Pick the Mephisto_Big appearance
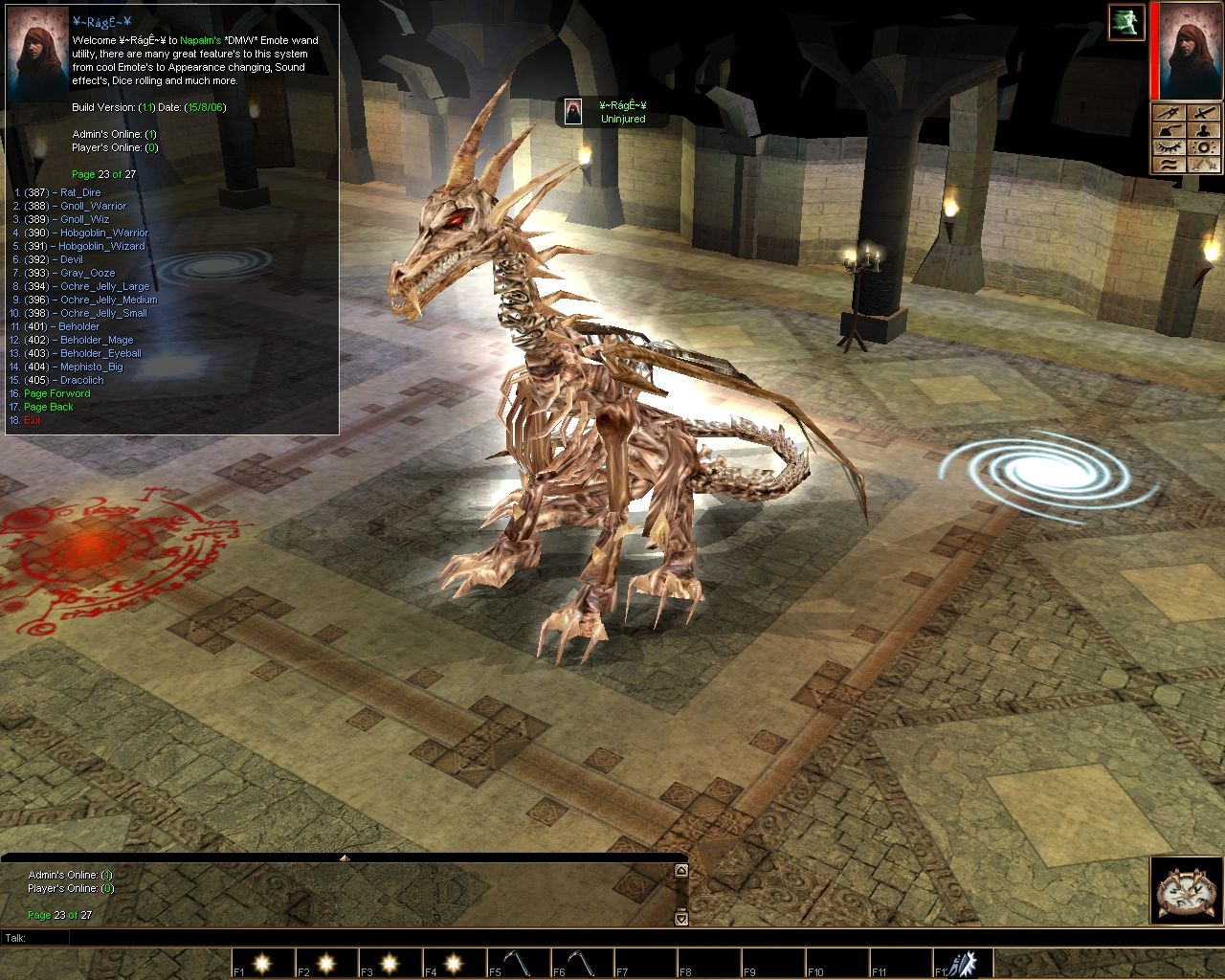 coord(91,367)
